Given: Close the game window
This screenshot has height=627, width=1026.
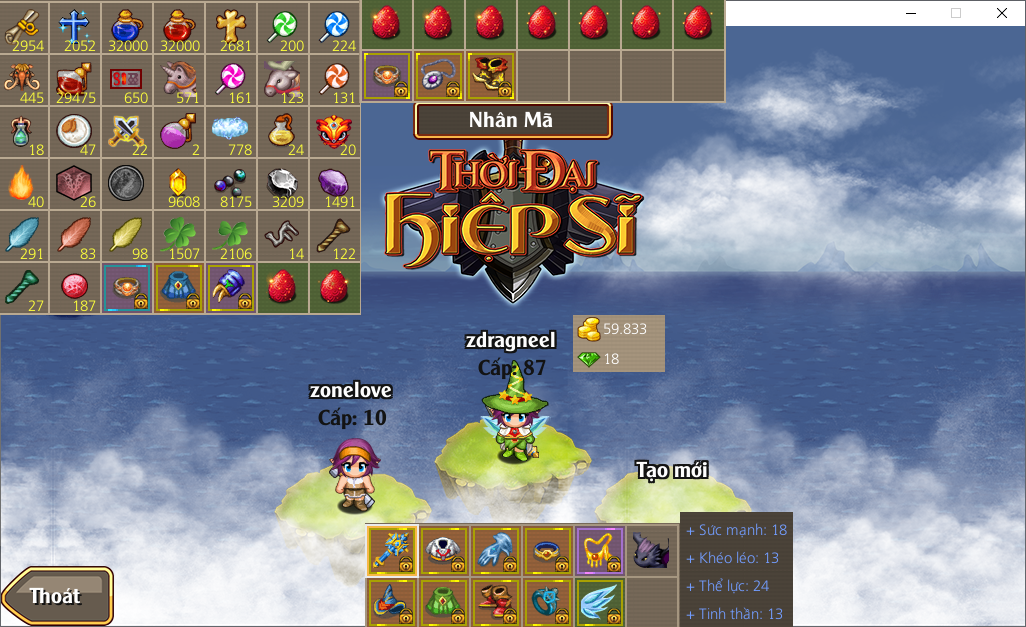Looking at the screenshot, I should pyautogui.click(x=1001, y=13).
